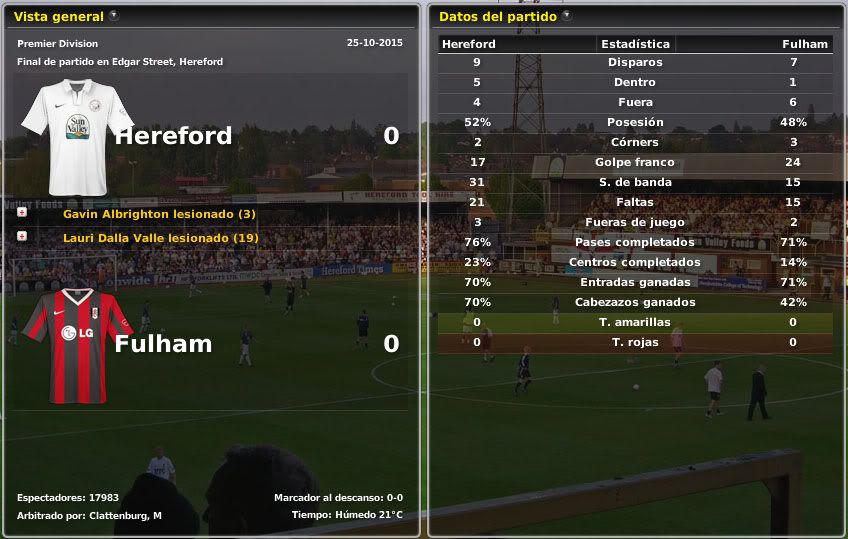Open Gavin Albrighton's injury entry
Screen dimensions: 848x539
pos(159,214)
